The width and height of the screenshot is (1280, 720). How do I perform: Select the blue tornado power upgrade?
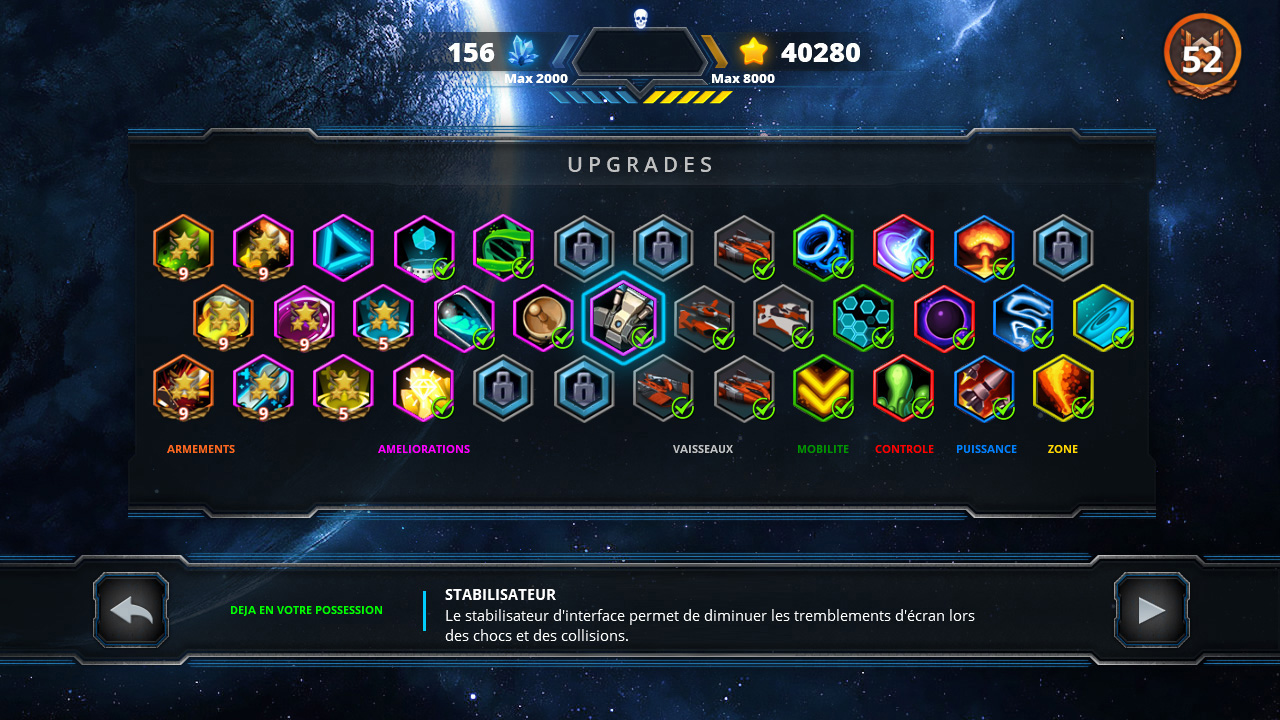(x=1023, y=318)
